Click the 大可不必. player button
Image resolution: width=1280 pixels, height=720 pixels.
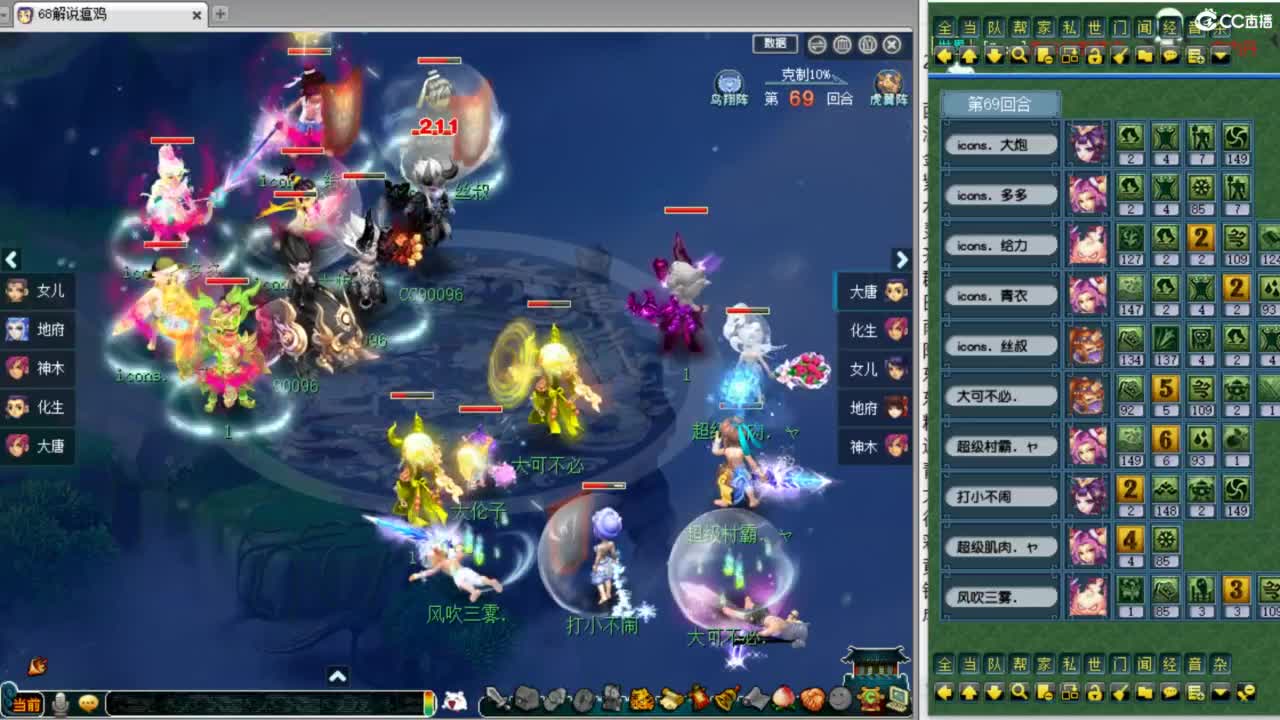[x=999, y=395]
